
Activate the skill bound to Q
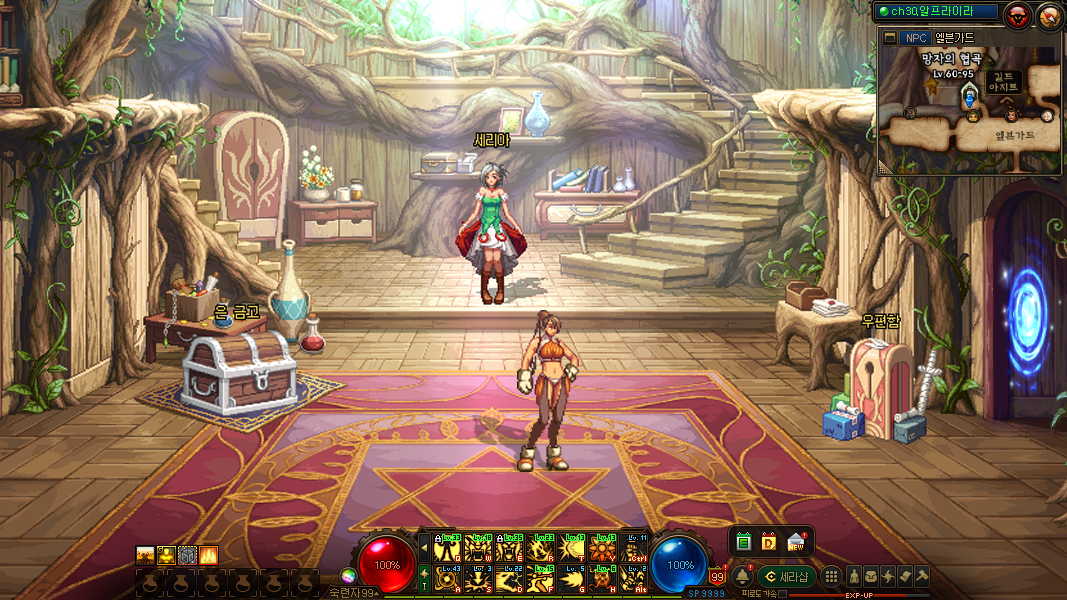coord(448,548)
